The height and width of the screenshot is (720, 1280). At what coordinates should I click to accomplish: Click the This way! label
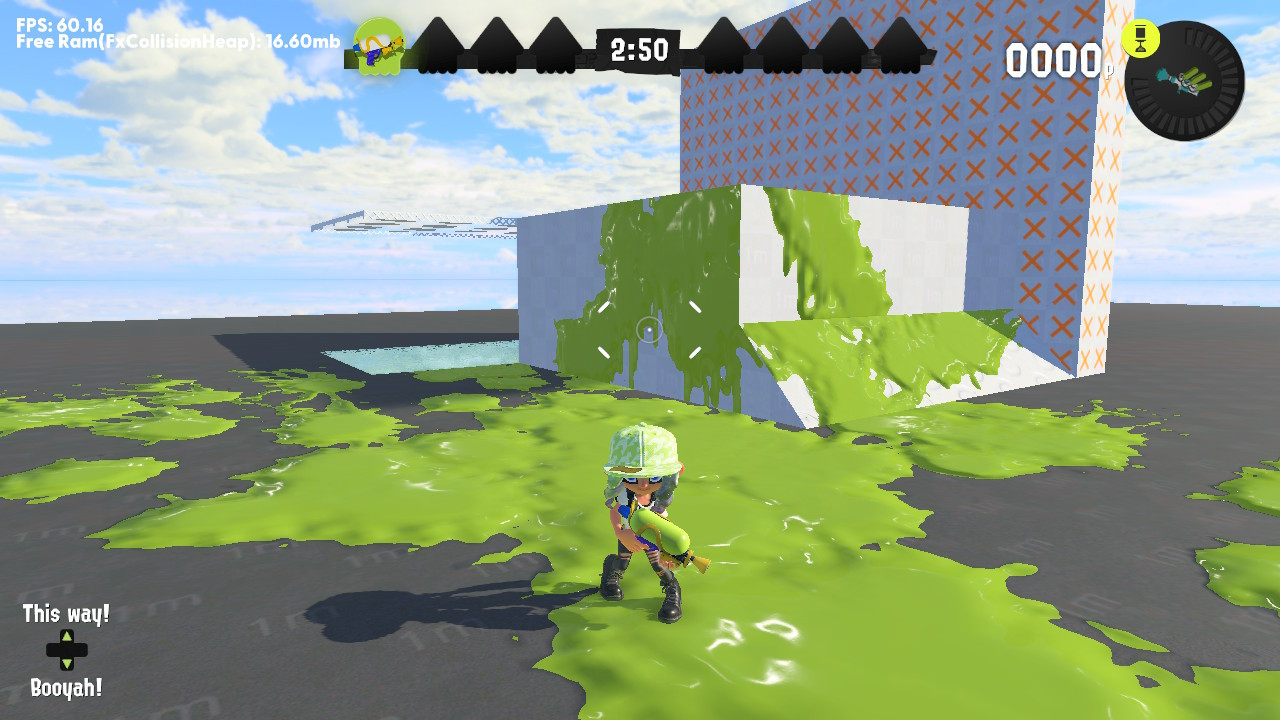click(x=66, y=614)
